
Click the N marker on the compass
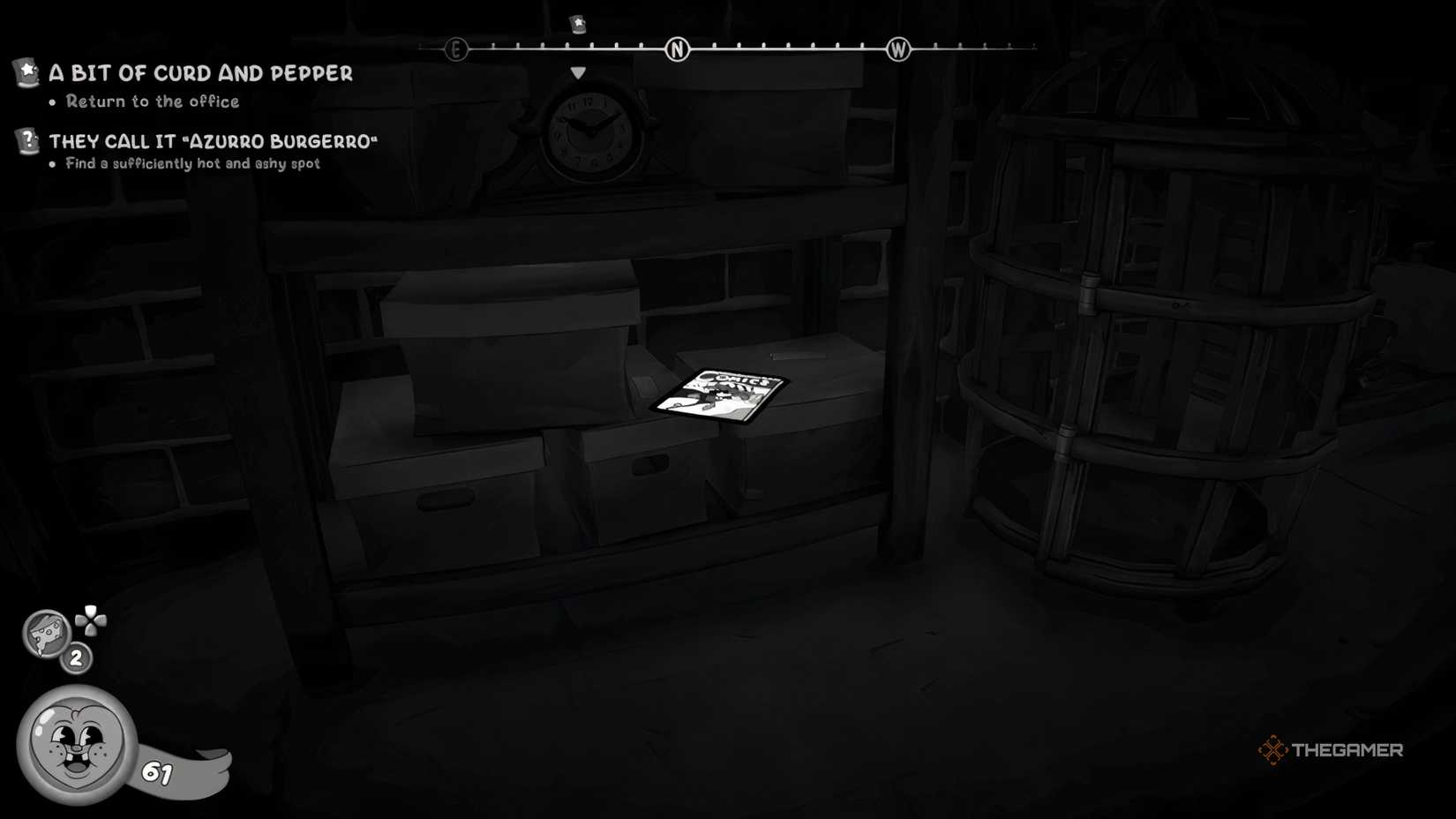(678, 49)
